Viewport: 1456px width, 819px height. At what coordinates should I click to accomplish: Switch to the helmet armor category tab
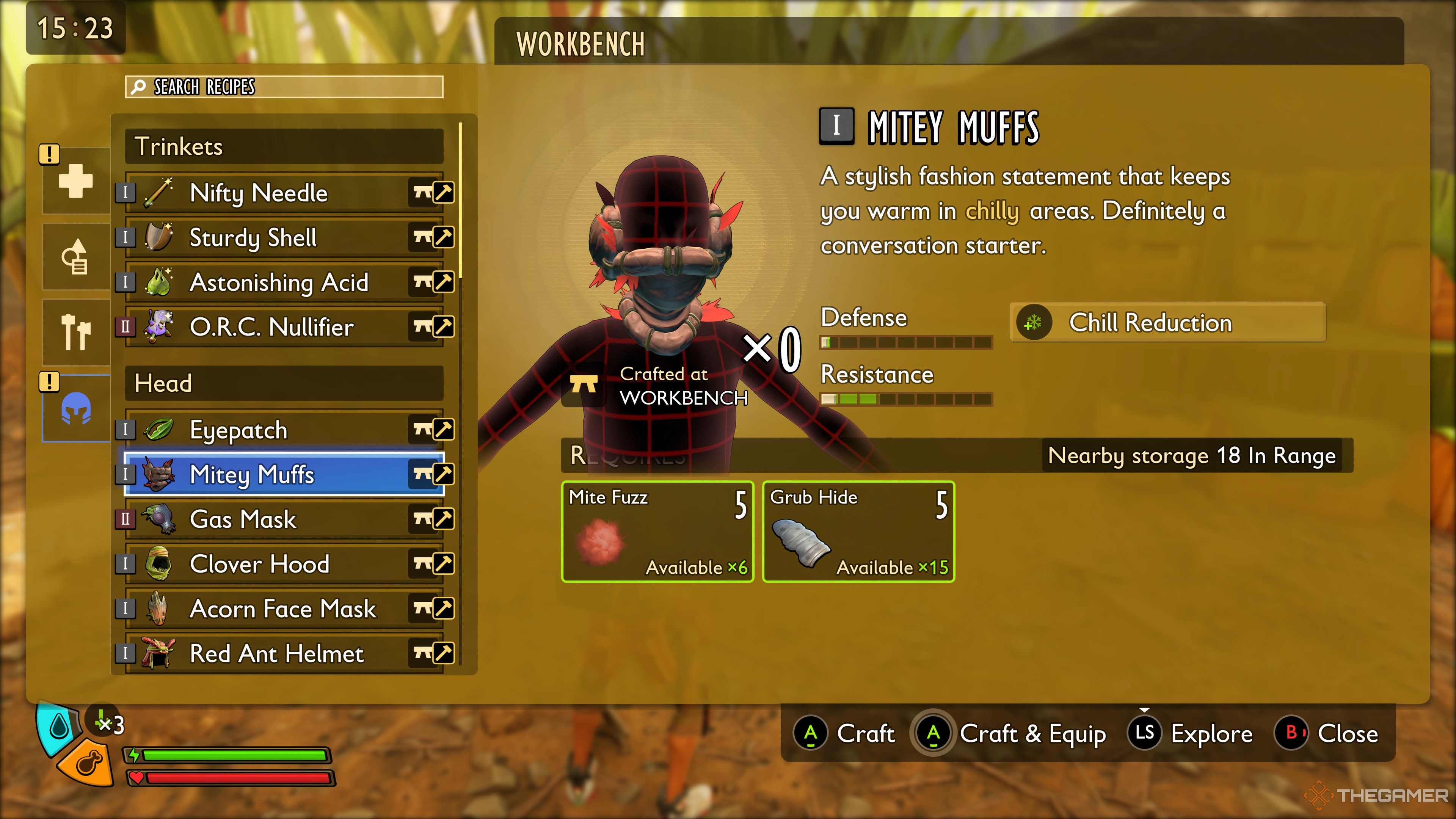point(76,408)
